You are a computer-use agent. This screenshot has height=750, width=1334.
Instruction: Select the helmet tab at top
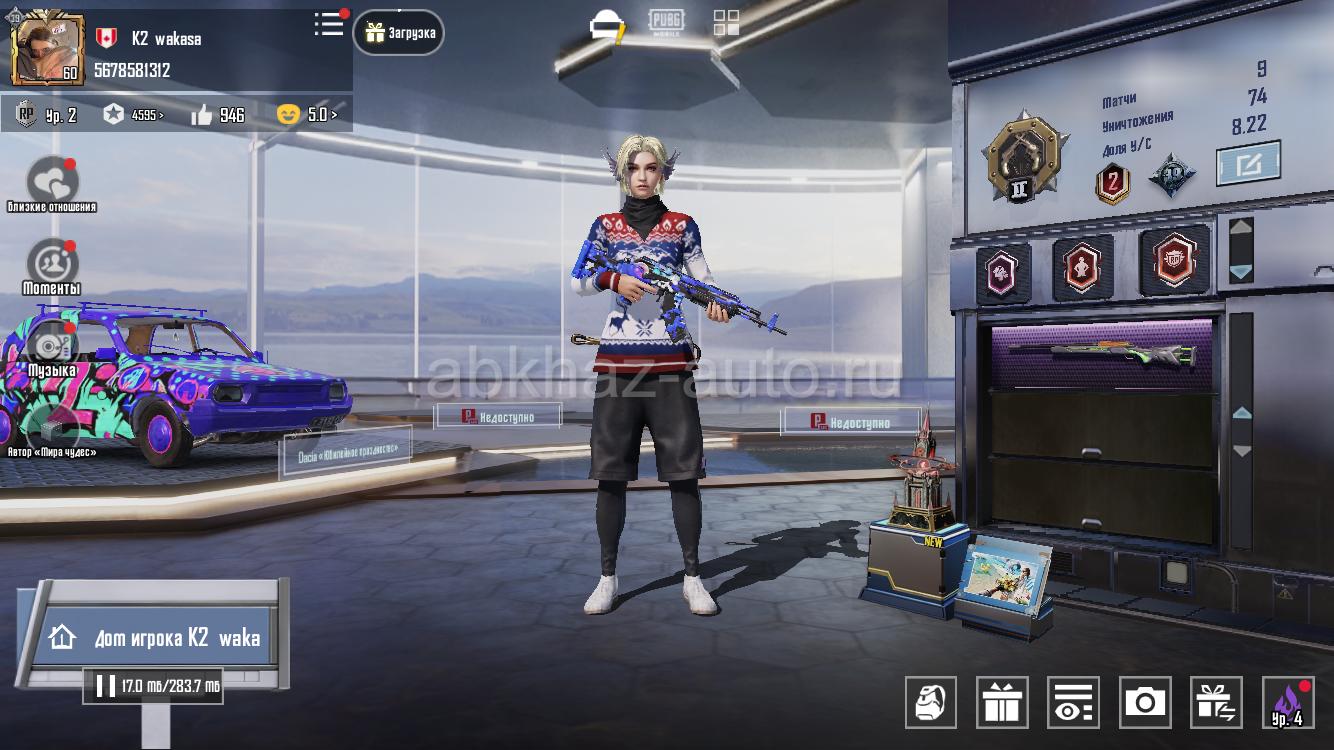pos(605,24)
